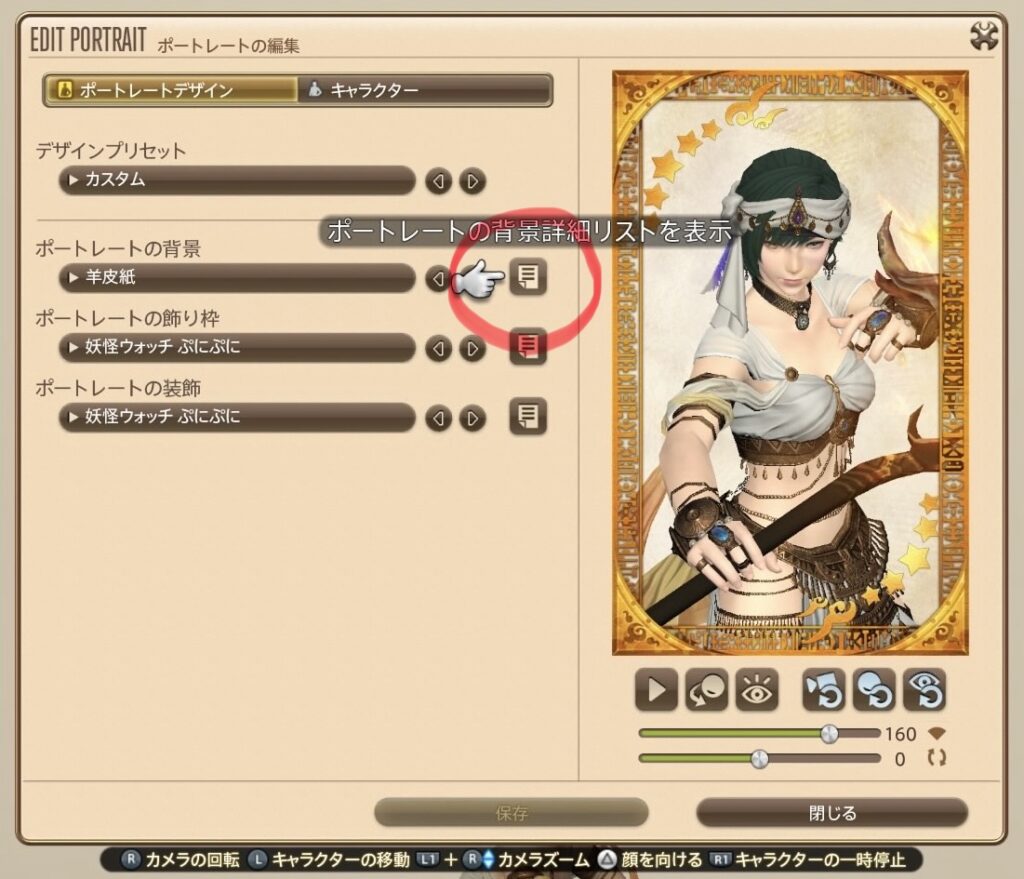The width and height of the screenshot is (1024, 879).
Task: Toggle the character's eye gaze button
Action: 756,690
